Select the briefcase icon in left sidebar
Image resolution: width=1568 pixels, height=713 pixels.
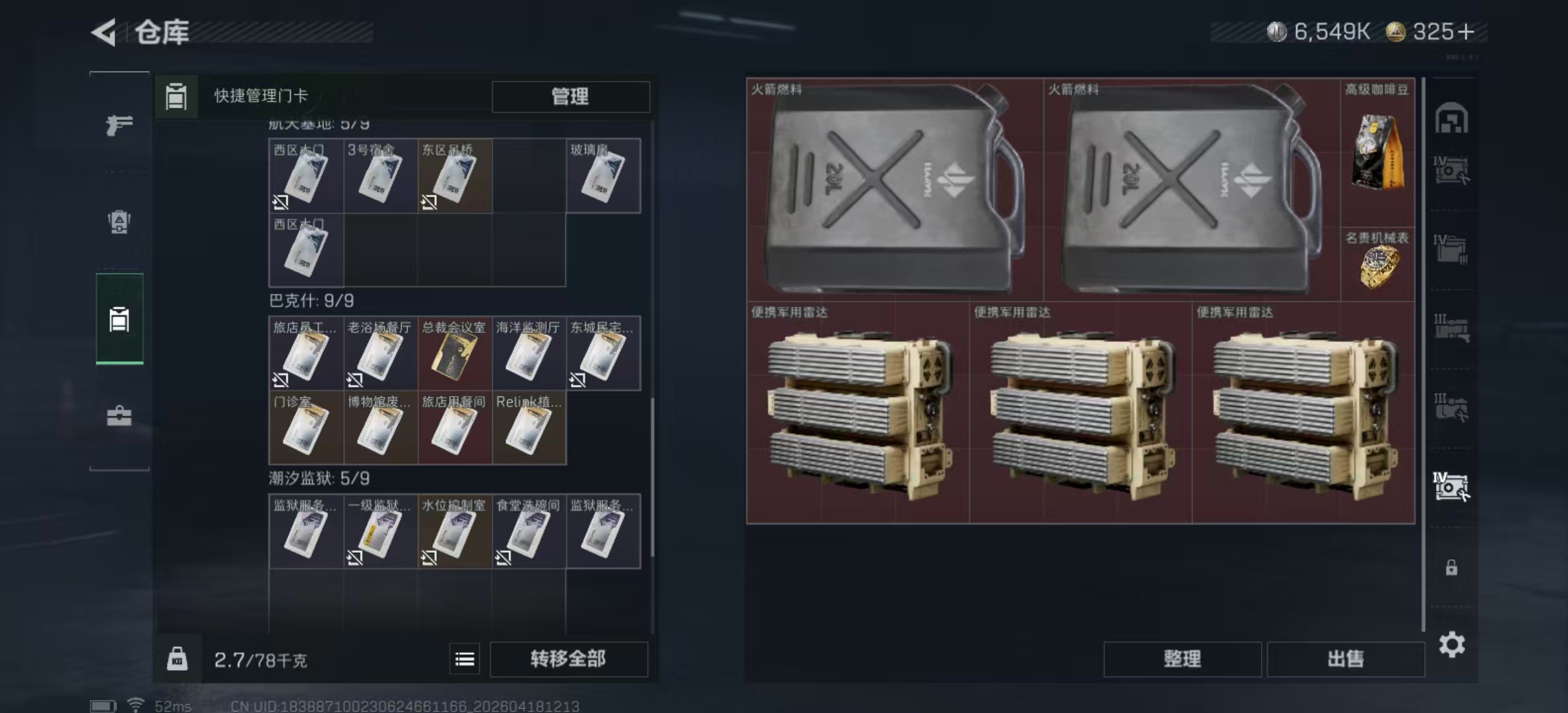(x=119, y=417)
